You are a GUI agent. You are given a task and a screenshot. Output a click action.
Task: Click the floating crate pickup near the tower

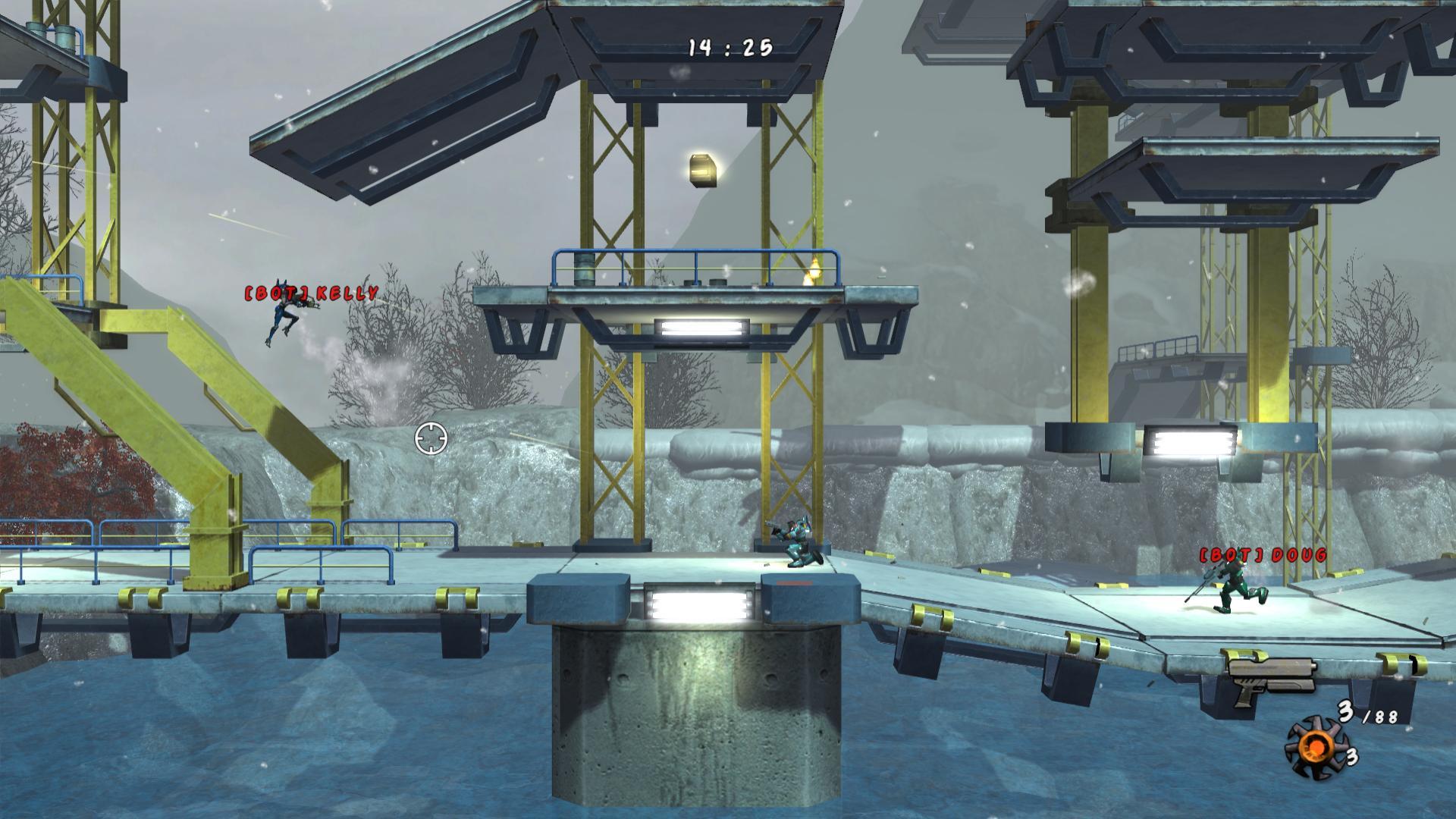click(x=703, y=171)
